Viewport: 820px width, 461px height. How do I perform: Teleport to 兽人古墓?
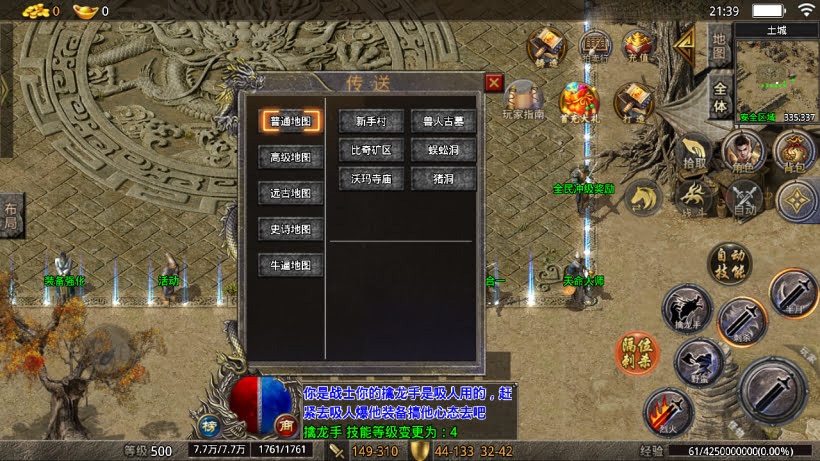click(x=443, y=121)
